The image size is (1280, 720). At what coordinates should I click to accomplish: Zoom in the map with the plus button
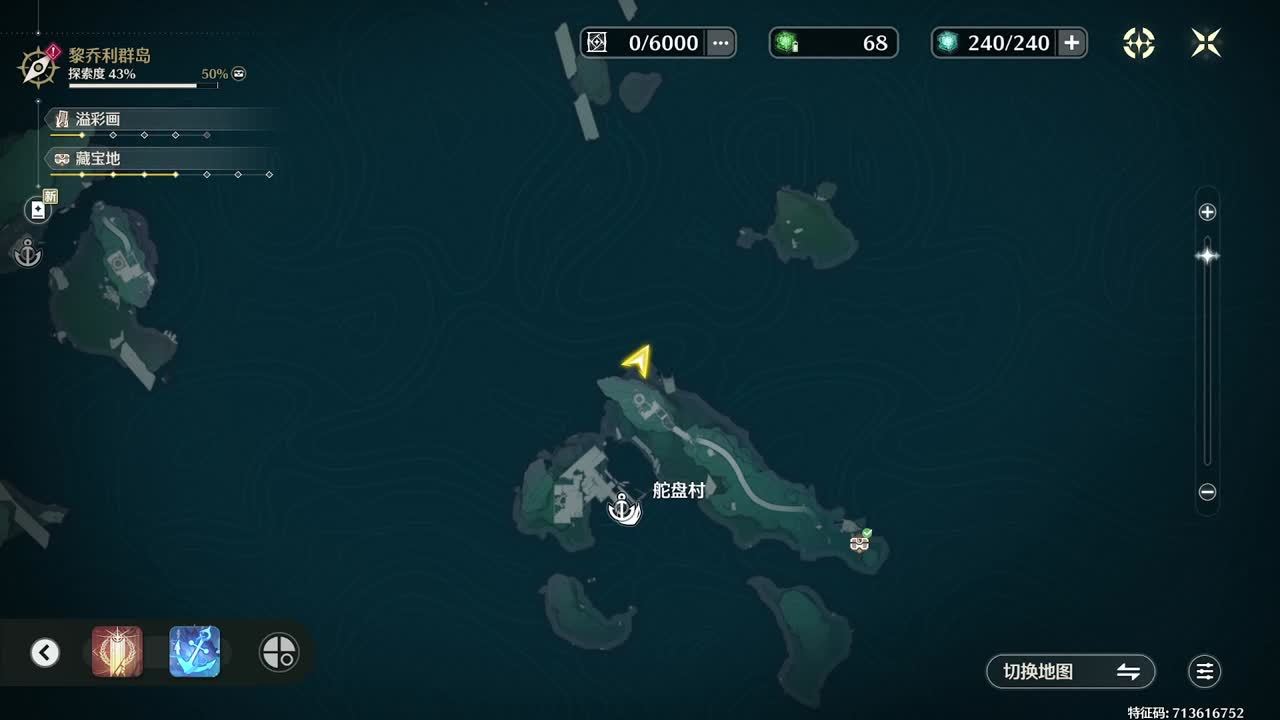click(1207, 212)
